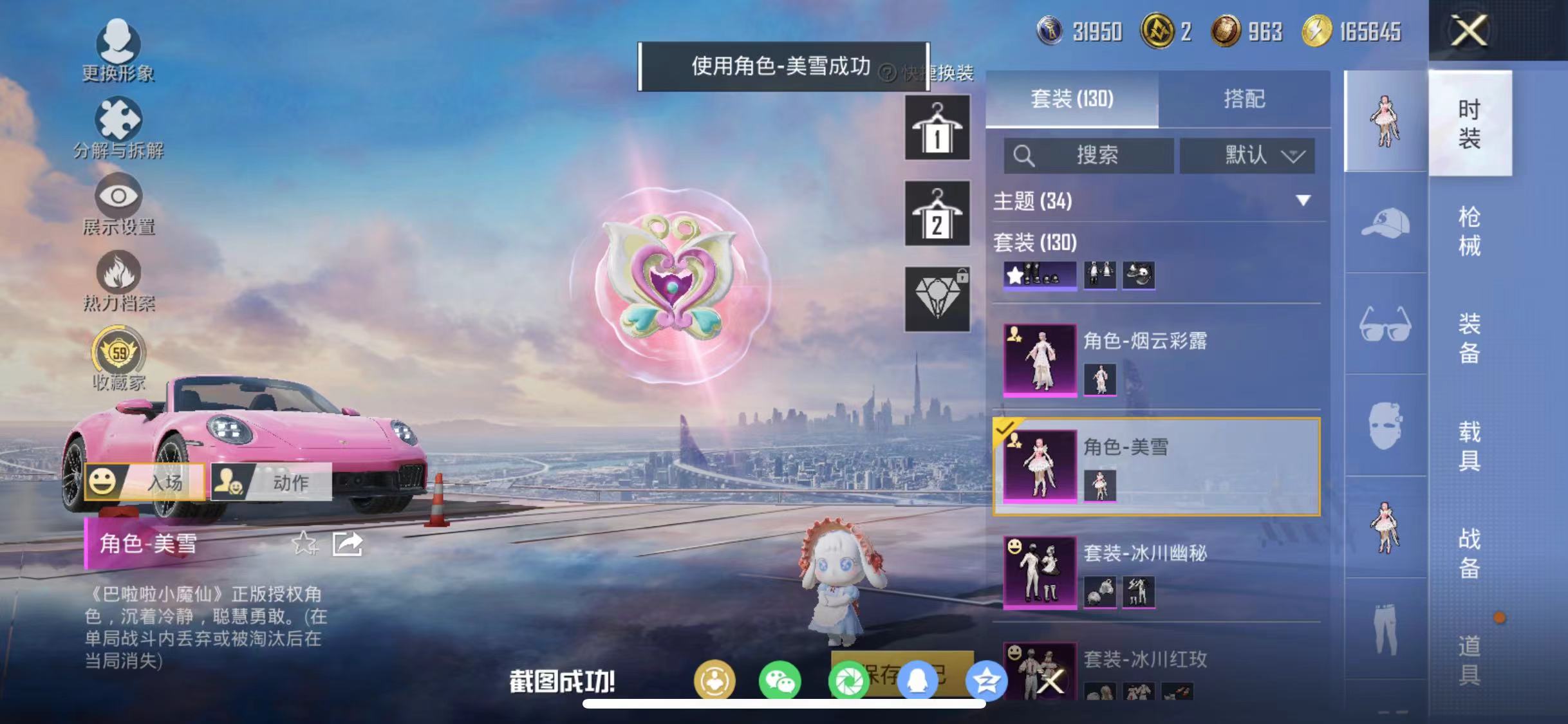Open the 默认 sorting dropdown
Screen dimensions: 1568x724
(1247, 154)
